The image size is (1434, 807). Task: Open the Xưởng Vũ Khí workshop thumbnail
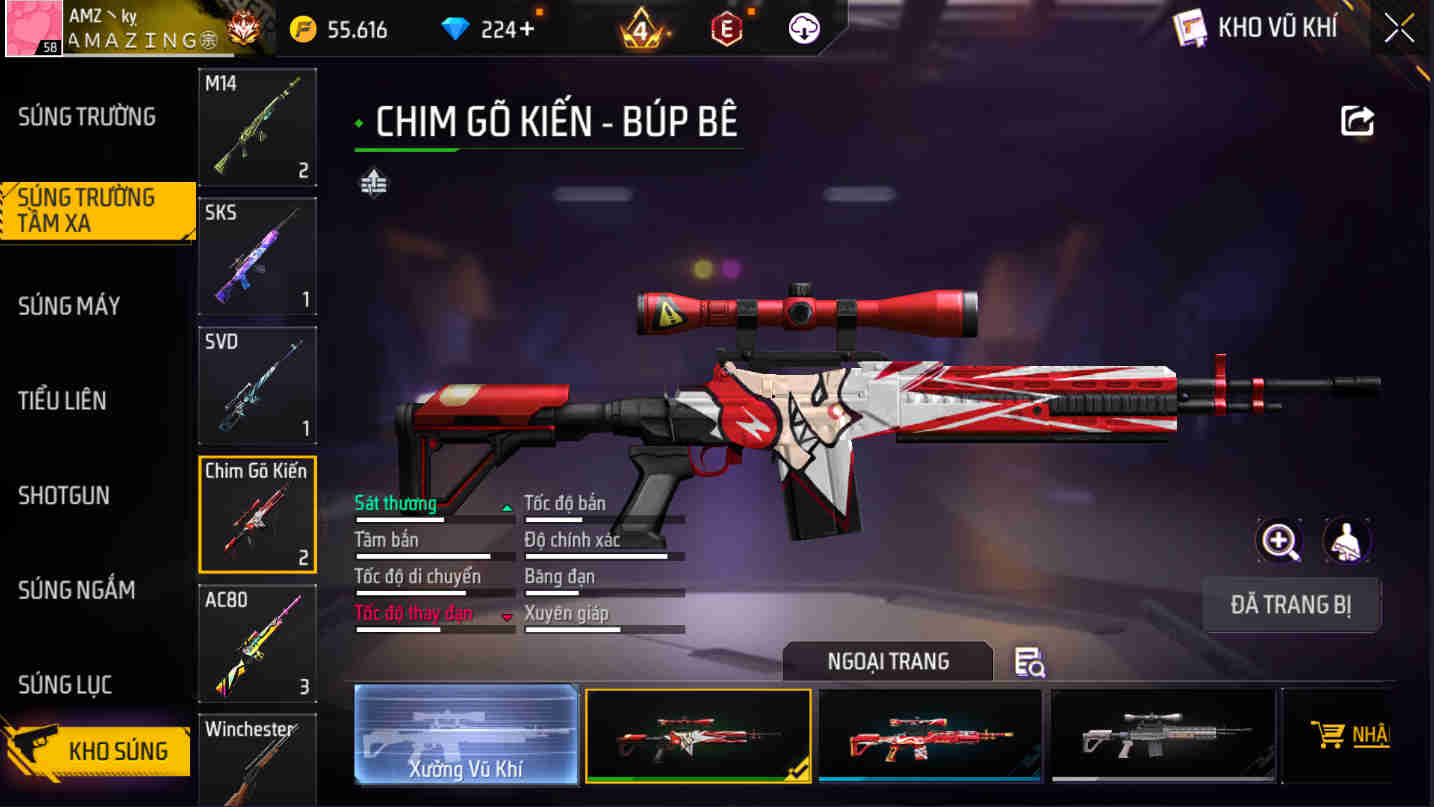click(466, 737)
